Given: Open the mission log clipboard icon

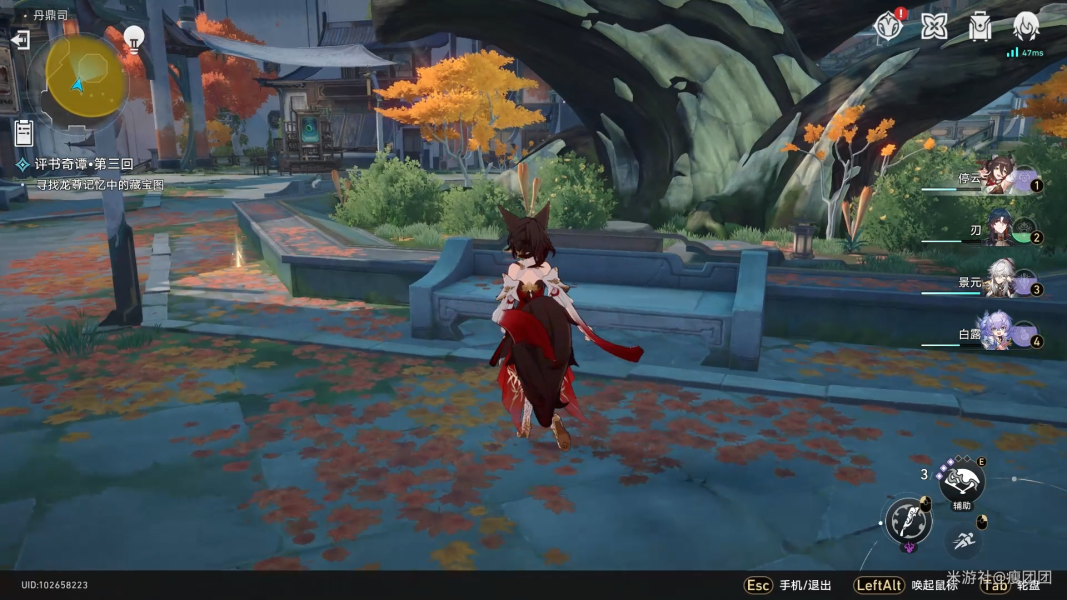Looking at the screenshot, I should (24, 131).
